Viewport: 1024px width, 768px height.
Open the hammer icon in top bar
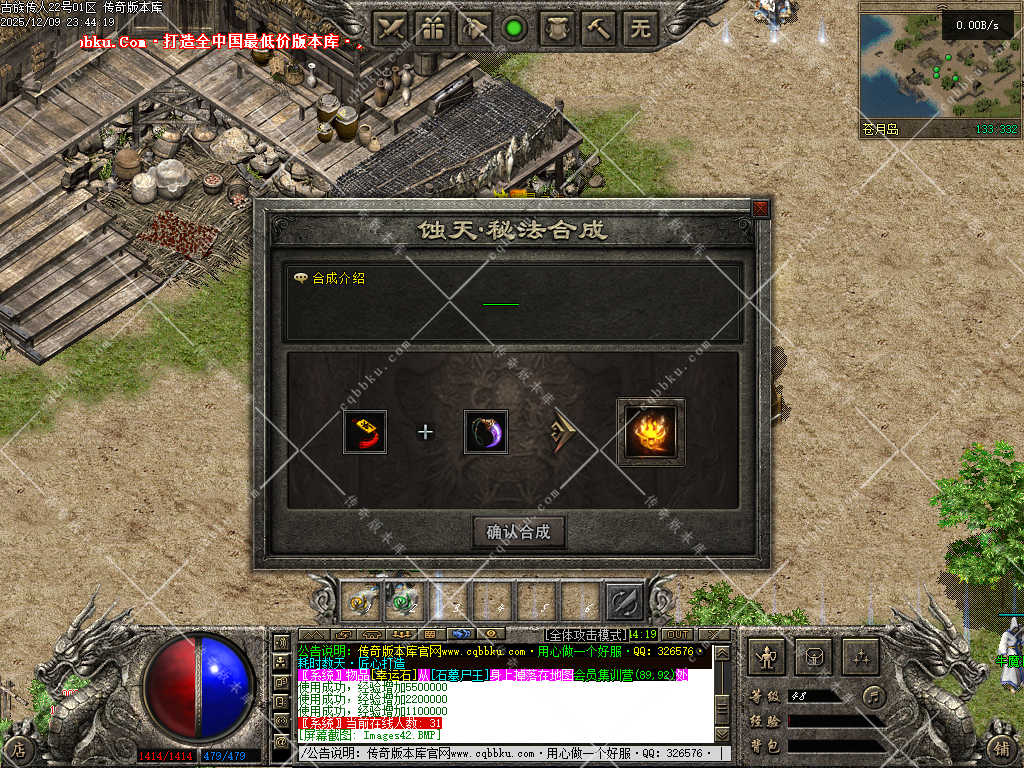pyautogui.click(x=599, y=28)
